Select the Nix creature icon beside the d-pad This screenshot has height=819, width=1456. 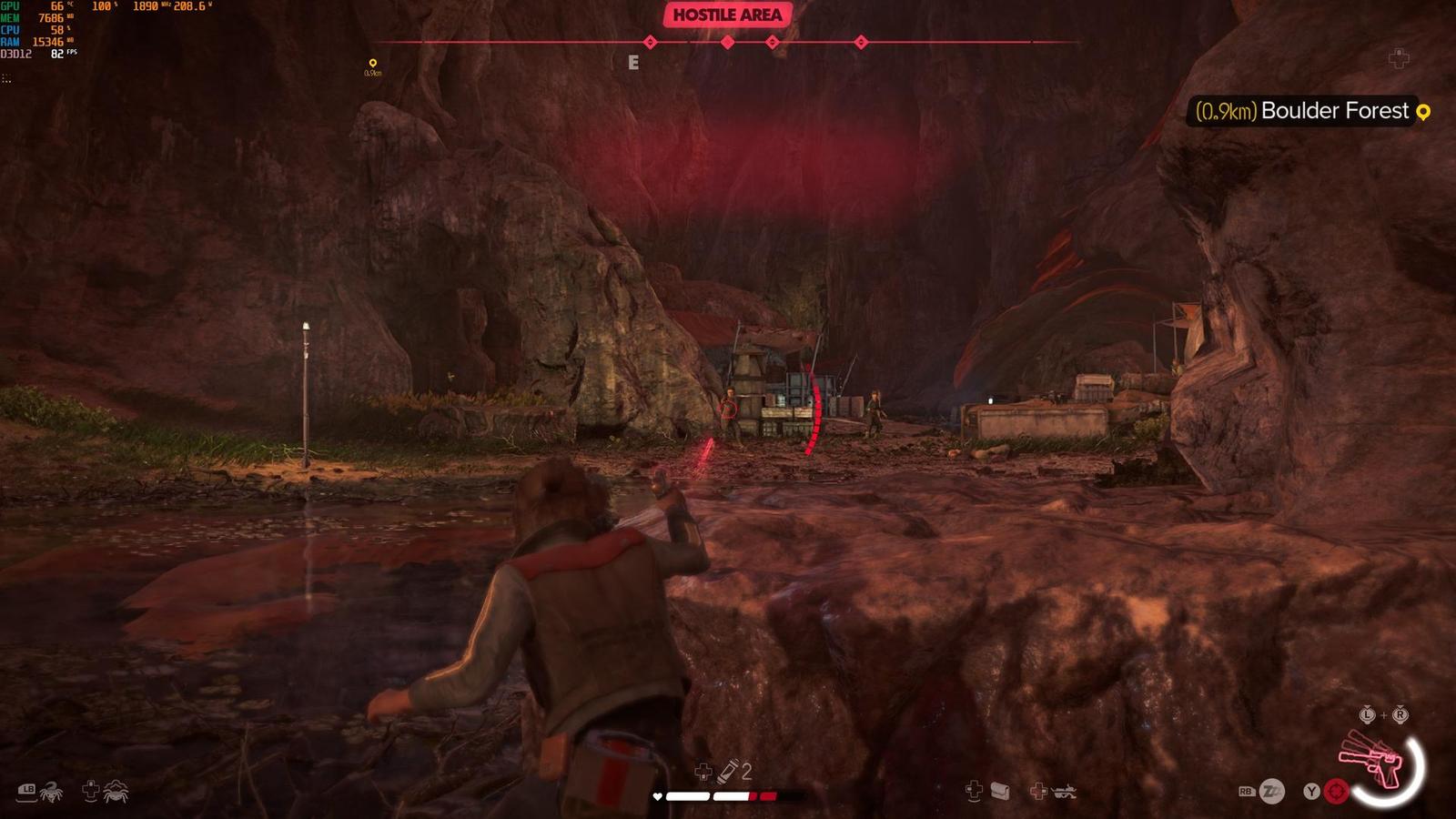click(x=116, y=792)
